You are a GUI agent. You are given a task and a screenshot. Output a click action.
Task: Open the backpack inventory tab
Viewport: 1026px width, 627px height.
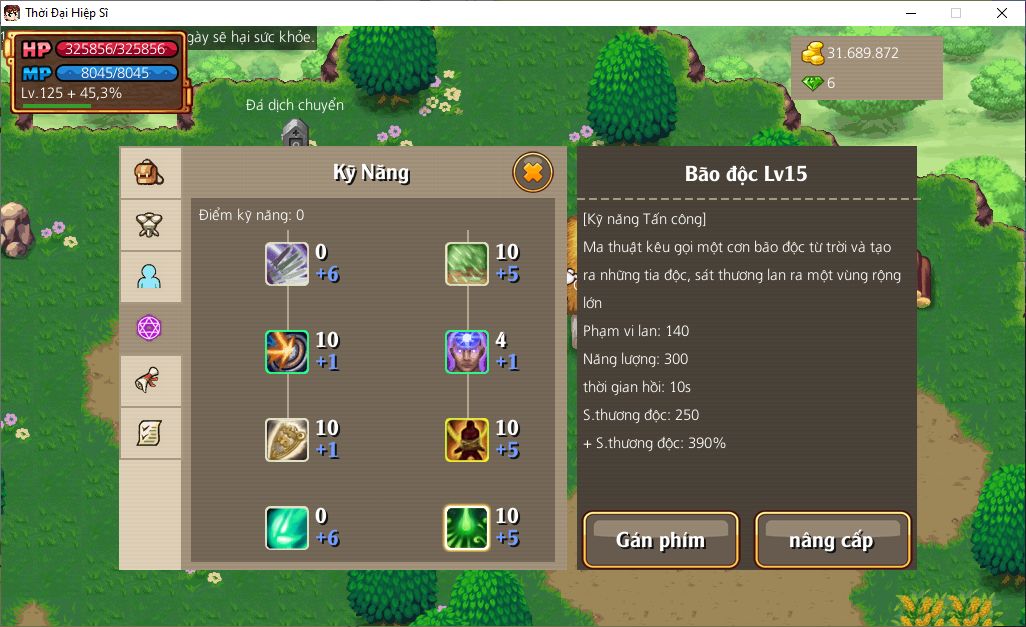(150, 173)
